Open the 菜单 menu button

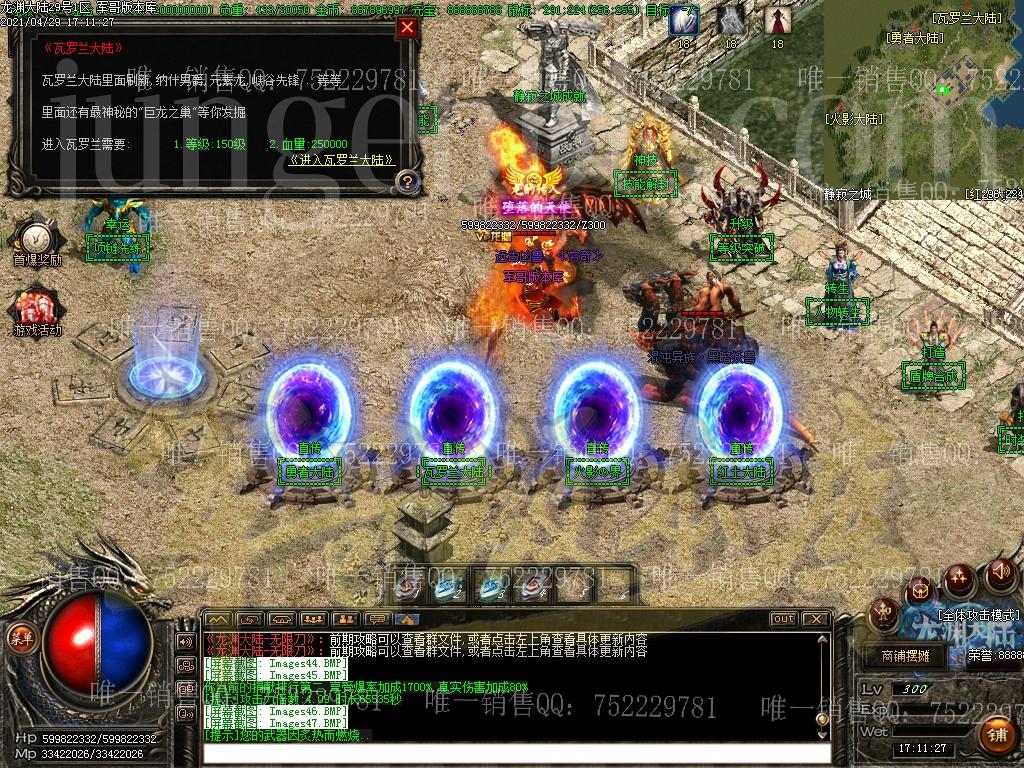pyautogui.click(x=19, y=634)
